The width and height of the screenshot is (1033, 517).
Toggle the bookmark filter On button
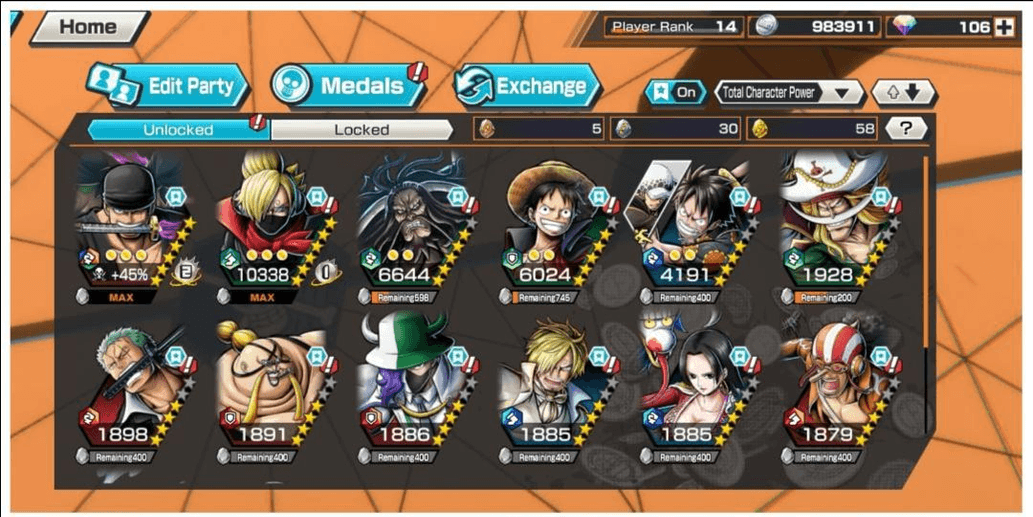[676, 93]
